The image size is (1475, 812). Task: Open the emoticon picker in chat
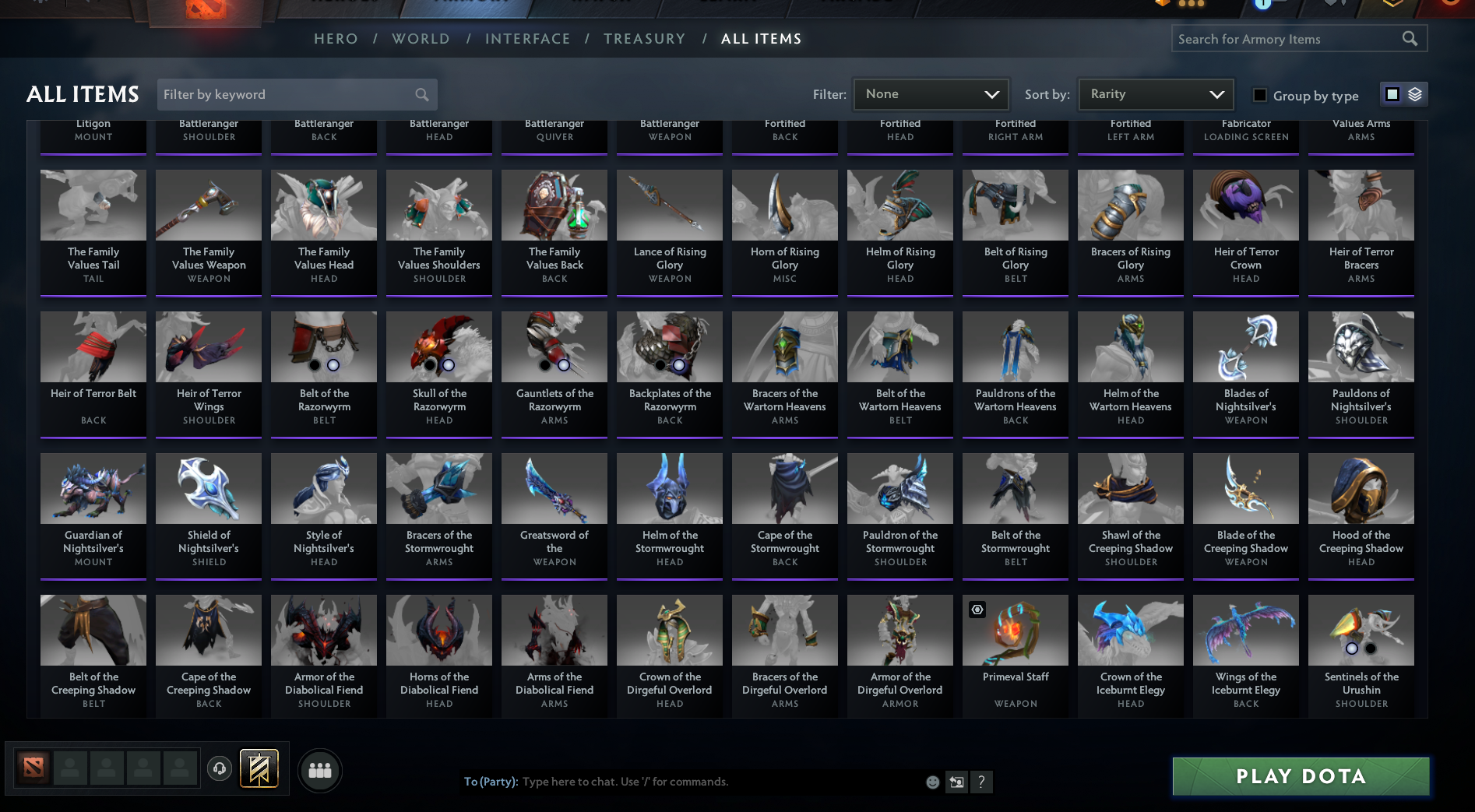932,782
